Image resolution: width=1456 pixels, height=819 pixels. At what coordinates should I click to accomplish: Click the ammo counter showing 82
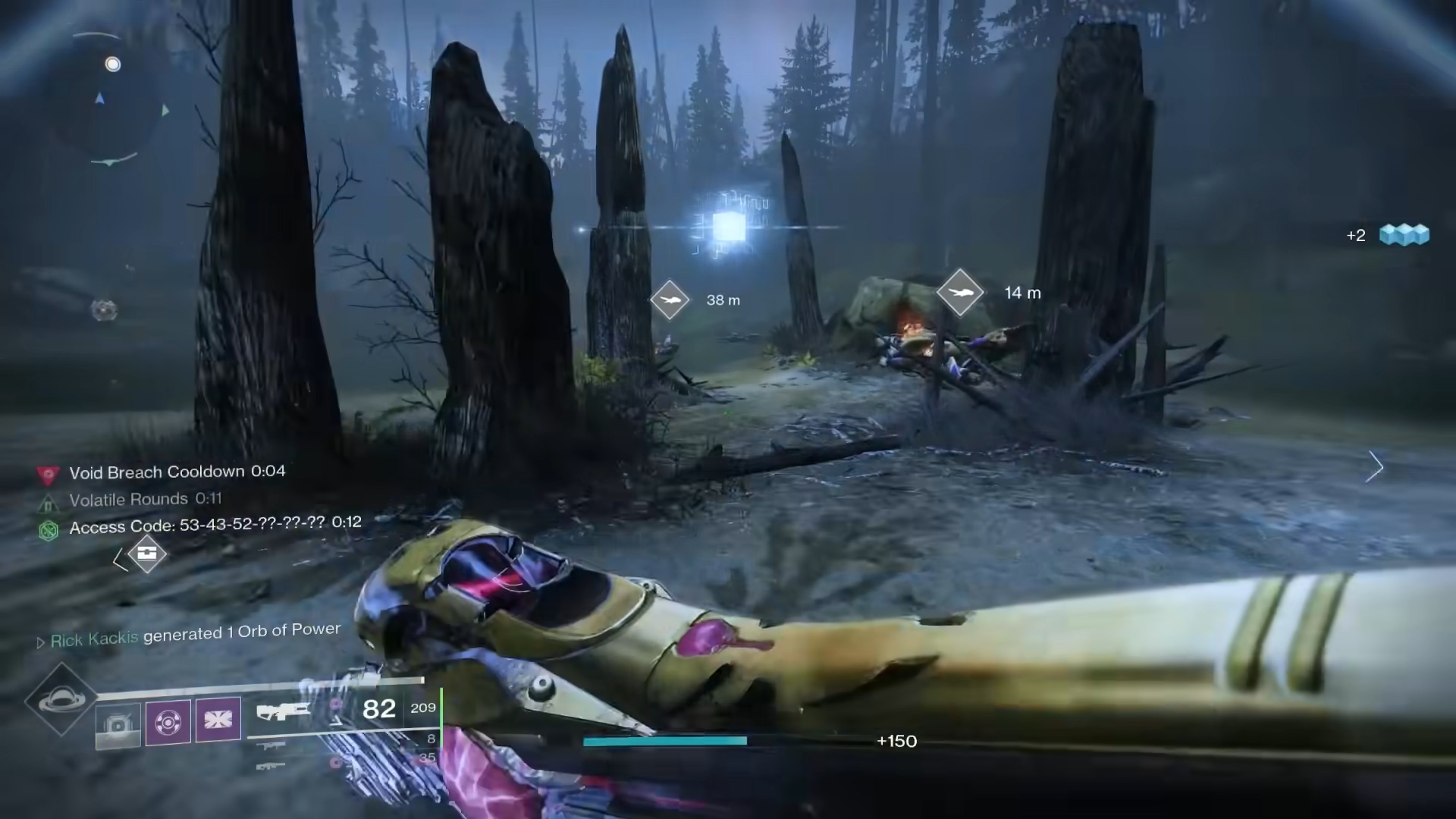379,708
